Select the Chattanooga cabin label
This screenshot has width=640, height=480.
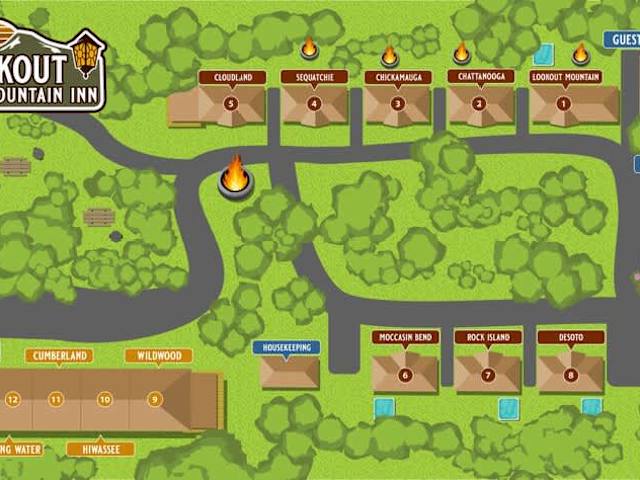(480, 76)
